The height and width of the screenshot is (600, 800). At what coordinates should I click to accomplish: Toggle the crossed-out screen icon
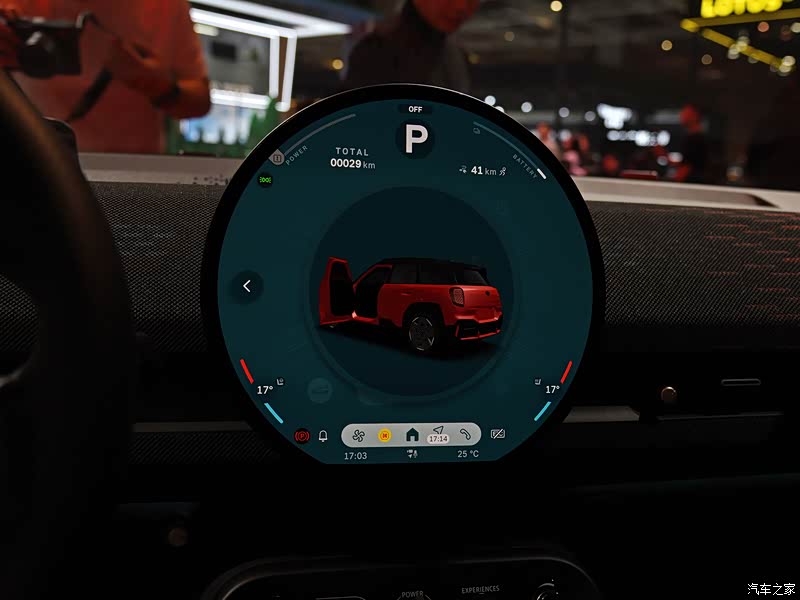[498, 435]
